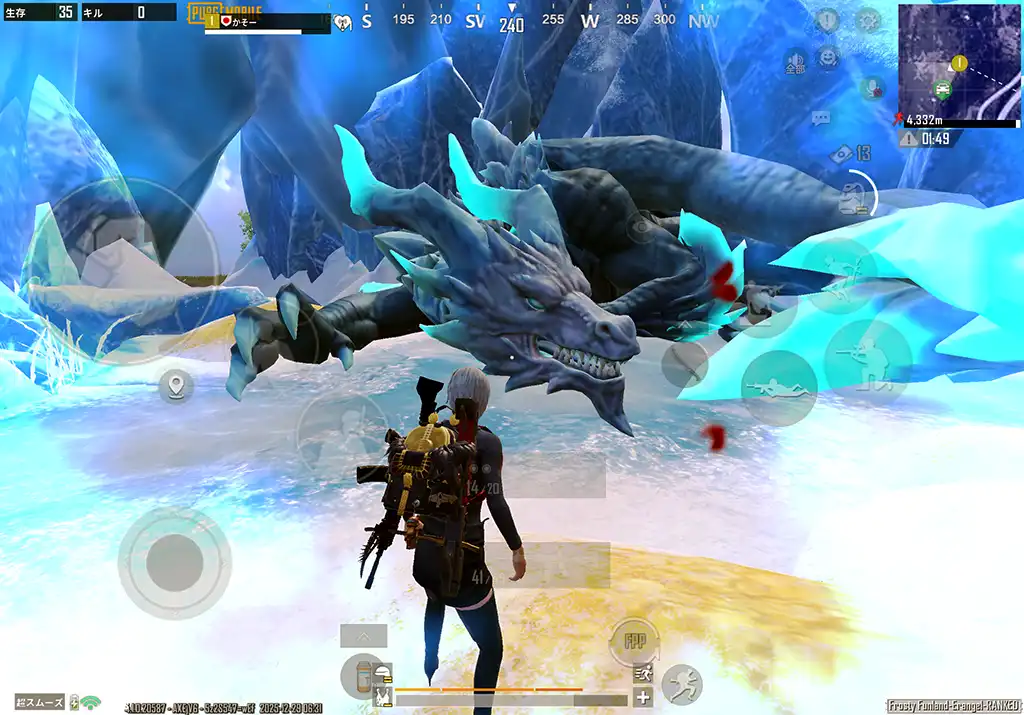The width and height of the screenshot is (1024, 715).
Task: Expand the minimap
Action: pos(958,60)
